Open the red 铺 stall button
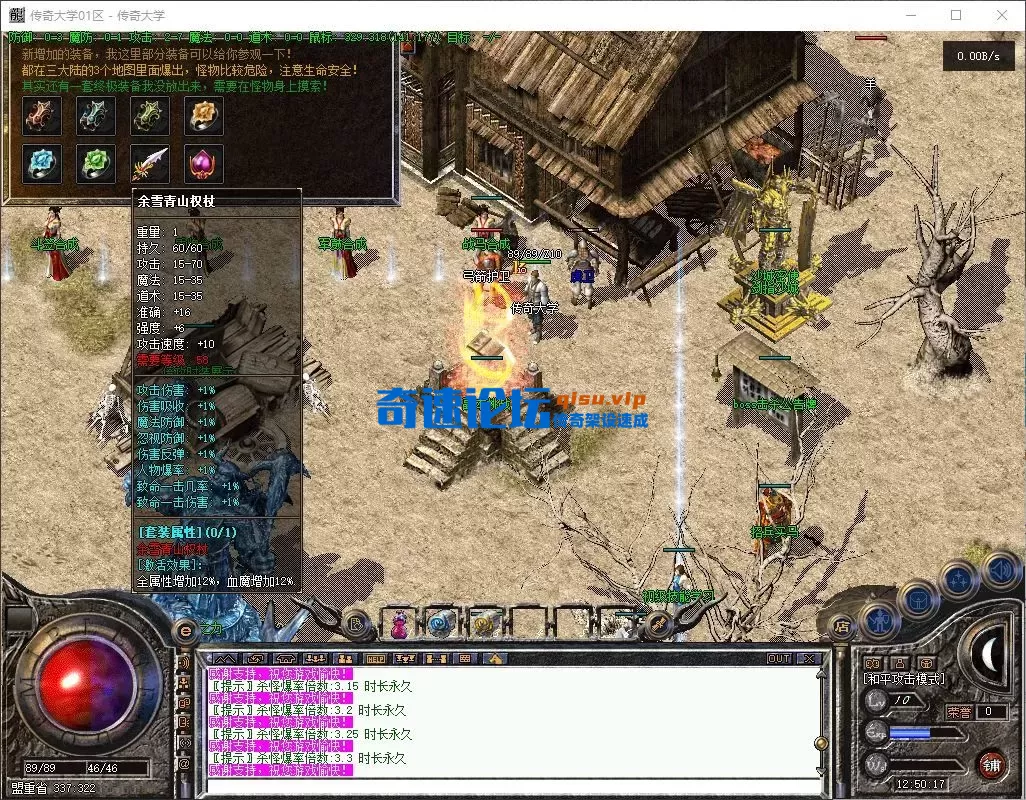The height and width of the screenshot is (800, 1026). pos(991,766)
